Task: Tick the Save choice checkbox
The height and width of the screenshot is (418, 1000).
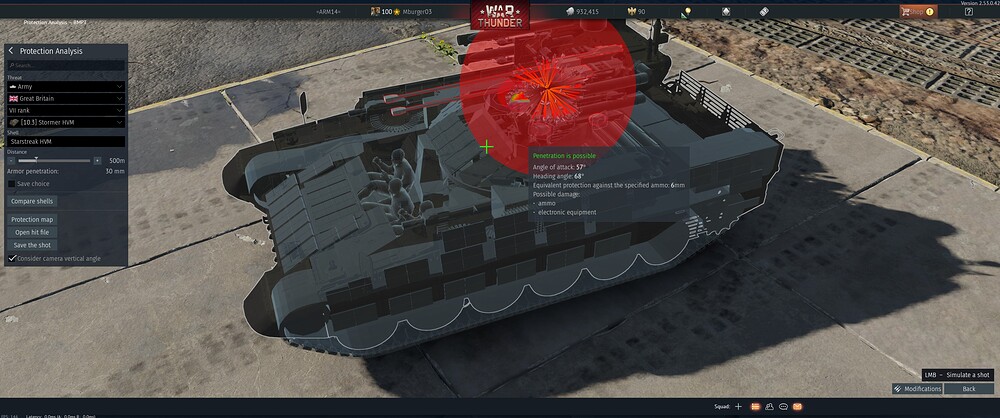Action: (x=12, y=184)
